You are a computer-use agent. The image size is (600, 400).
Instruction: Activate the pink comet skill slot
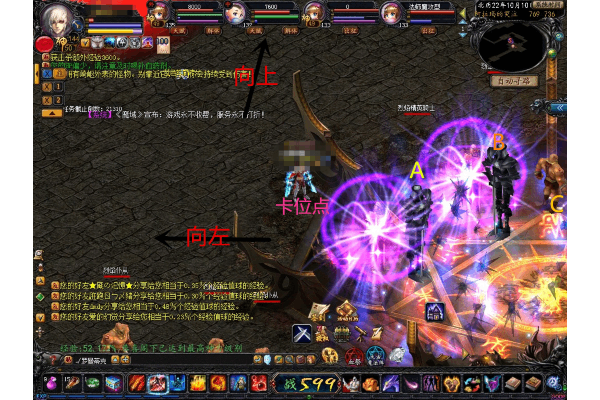click(410, 383)
